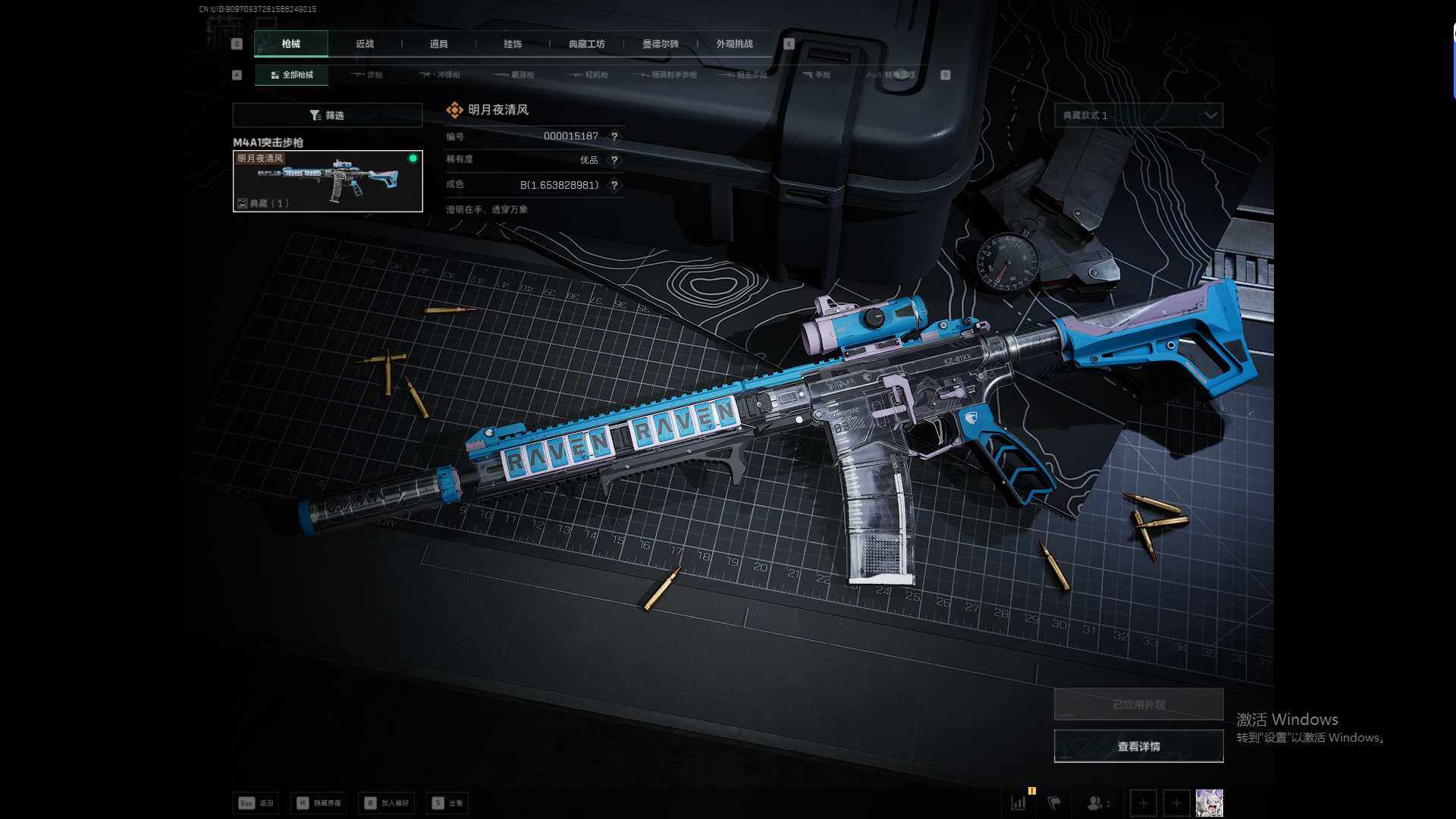Screen dimensions: 1456x819
Task: Select the 全部枪械 all weapons filter
Action: (292, 75)
